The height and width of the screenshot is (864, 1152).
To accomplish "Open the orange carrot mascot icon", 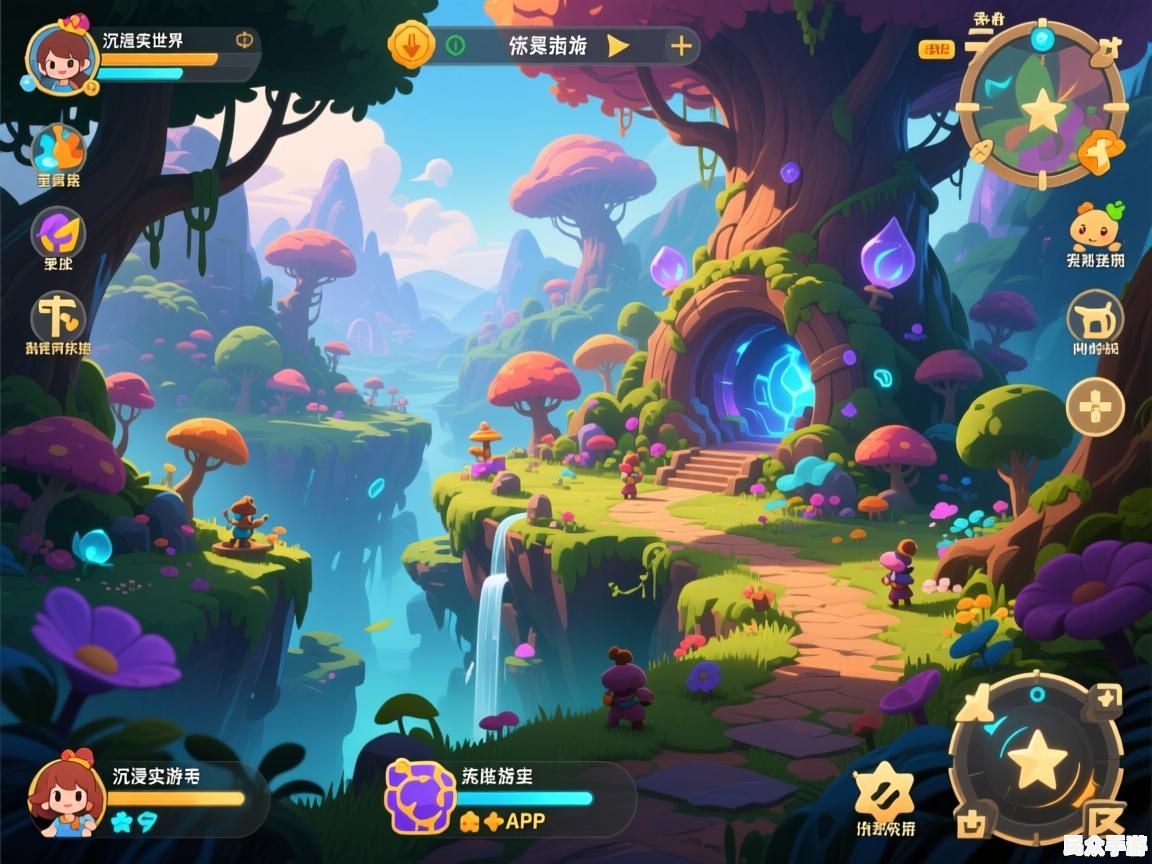I will click(x=1096, y=228).
